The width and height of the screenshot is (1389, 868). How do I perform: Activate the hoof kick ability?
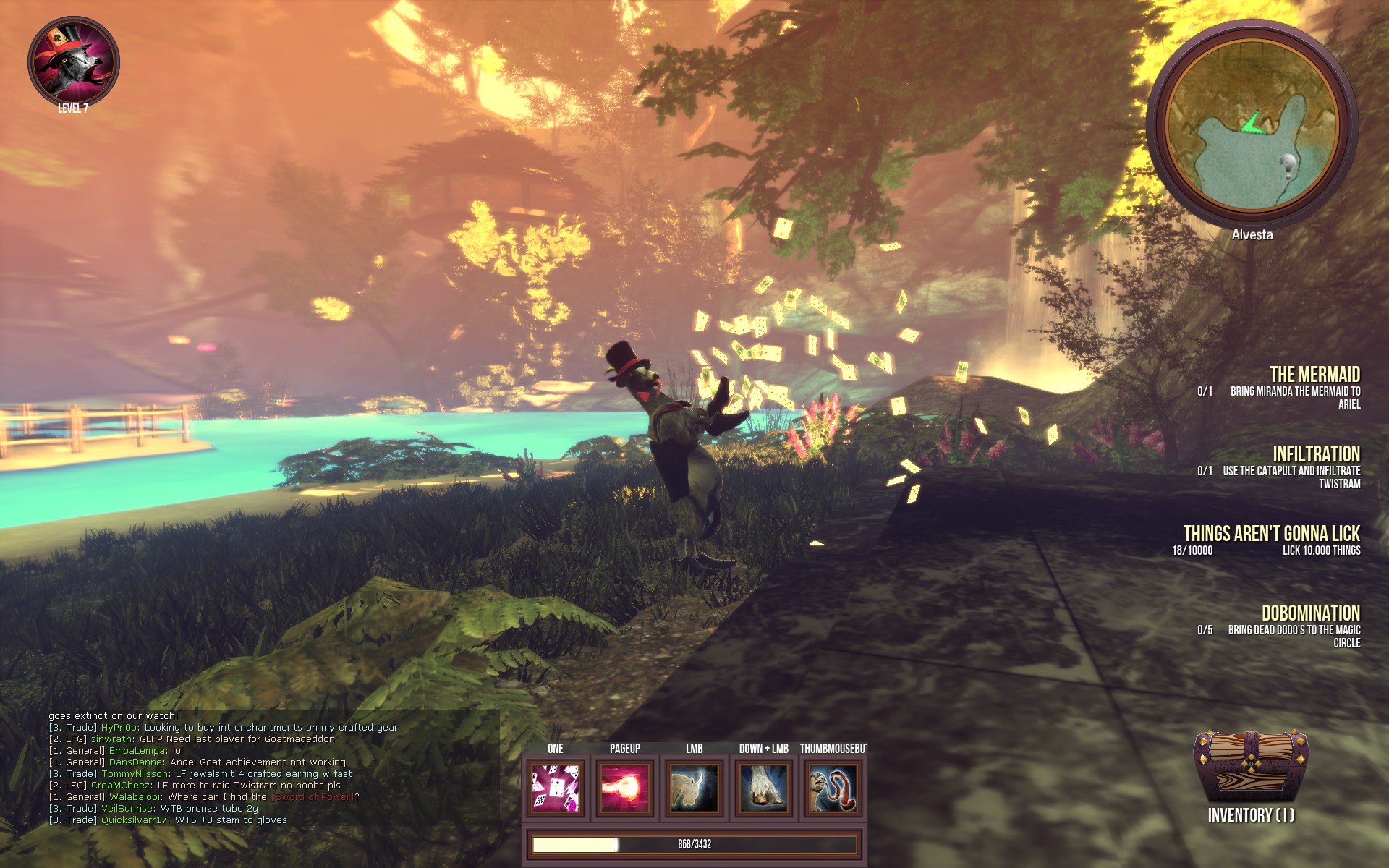tap(764, 788)
